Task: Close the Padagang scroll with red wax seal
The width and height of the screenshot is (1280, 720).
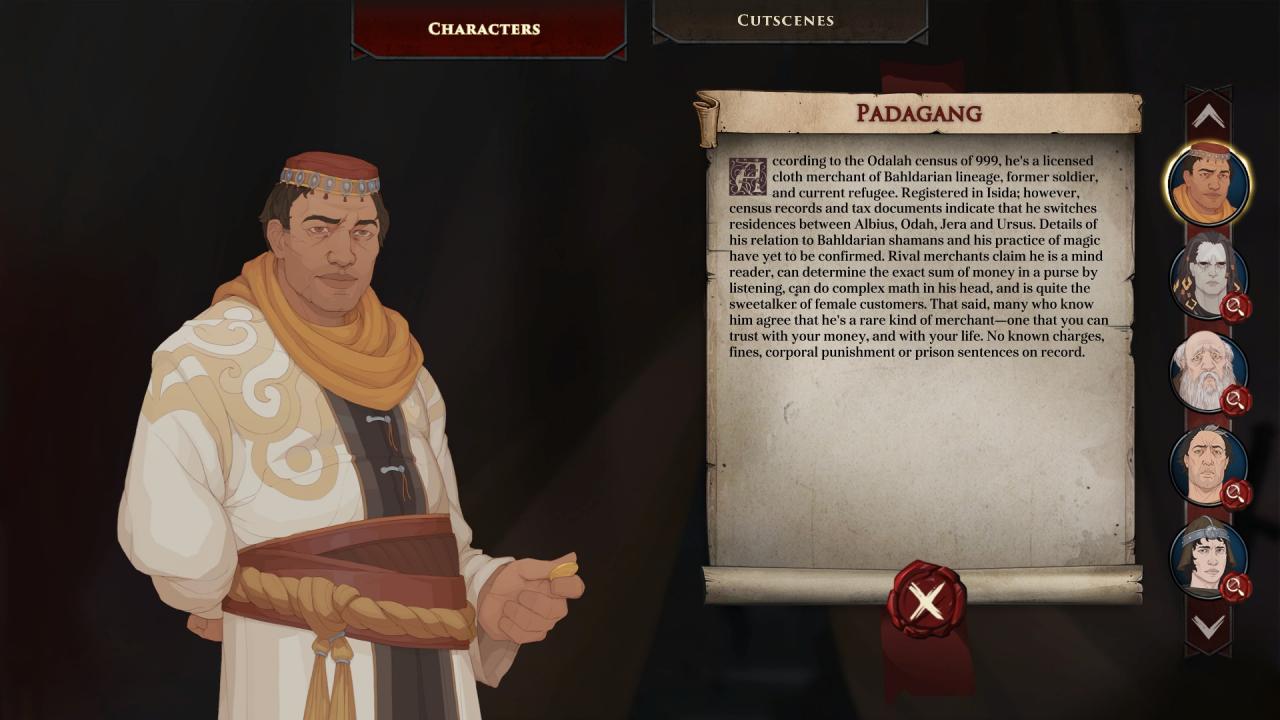Action: pyautogui.click(x=926, y=600)
